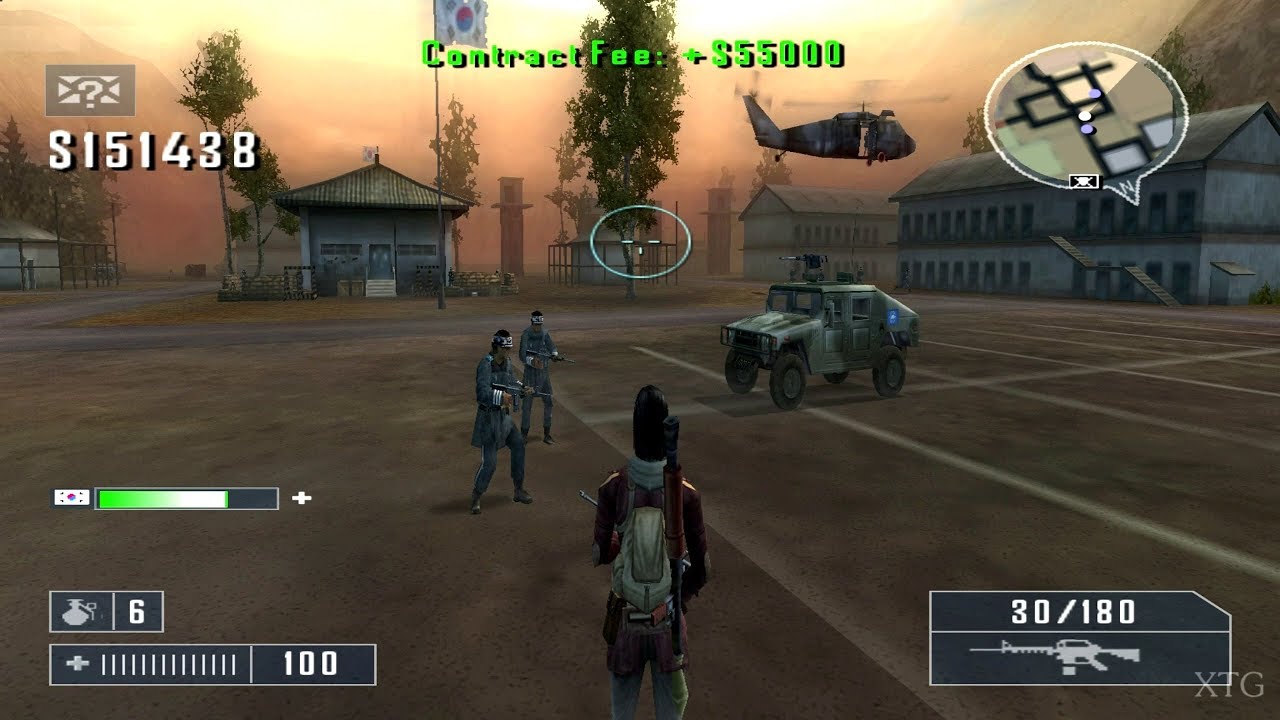Click the unread message envelope icon
The image size is (1280, 720).
(88, 90)
